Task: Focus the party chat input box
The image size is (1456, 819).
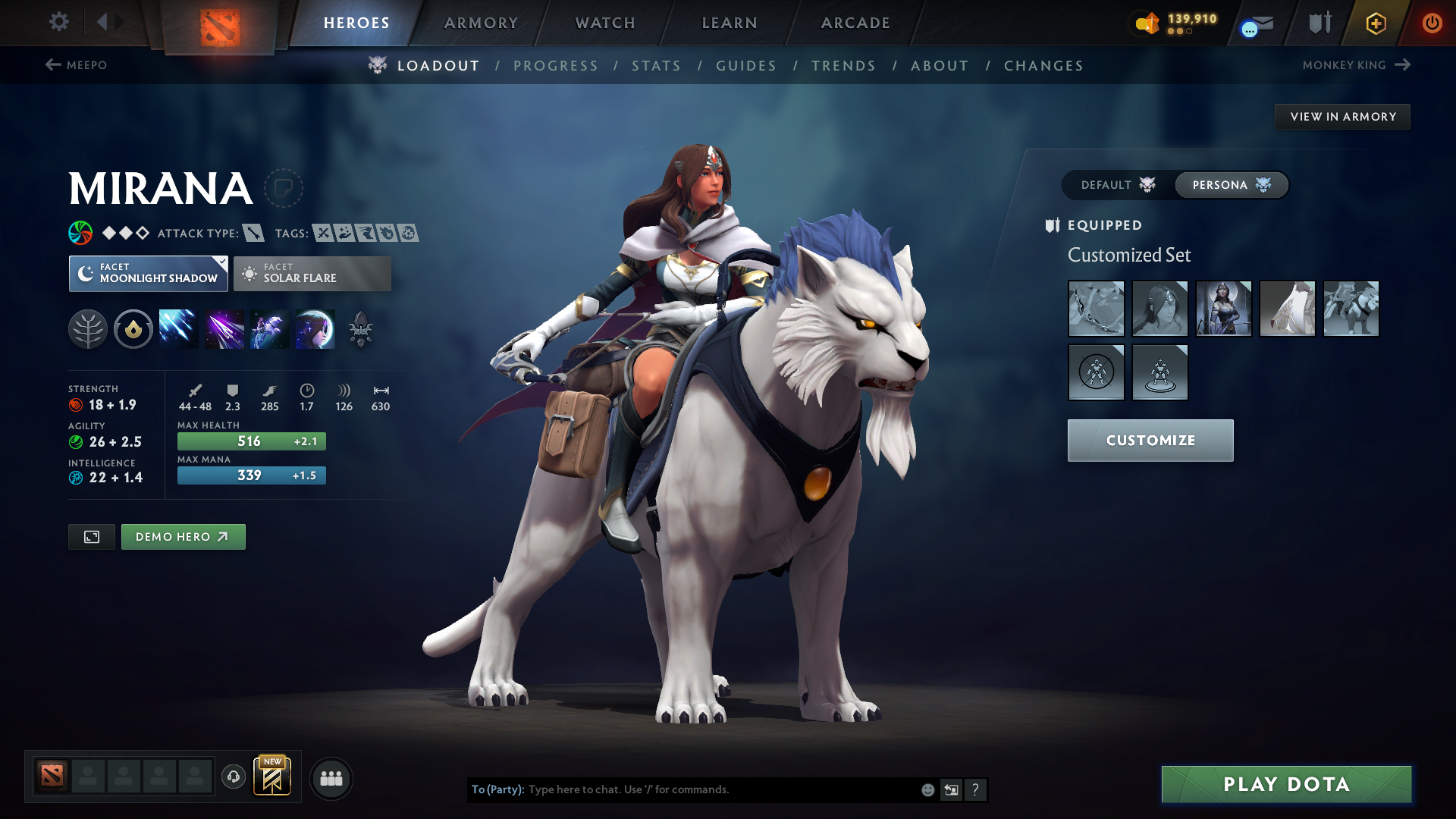Action: [720, 789]
